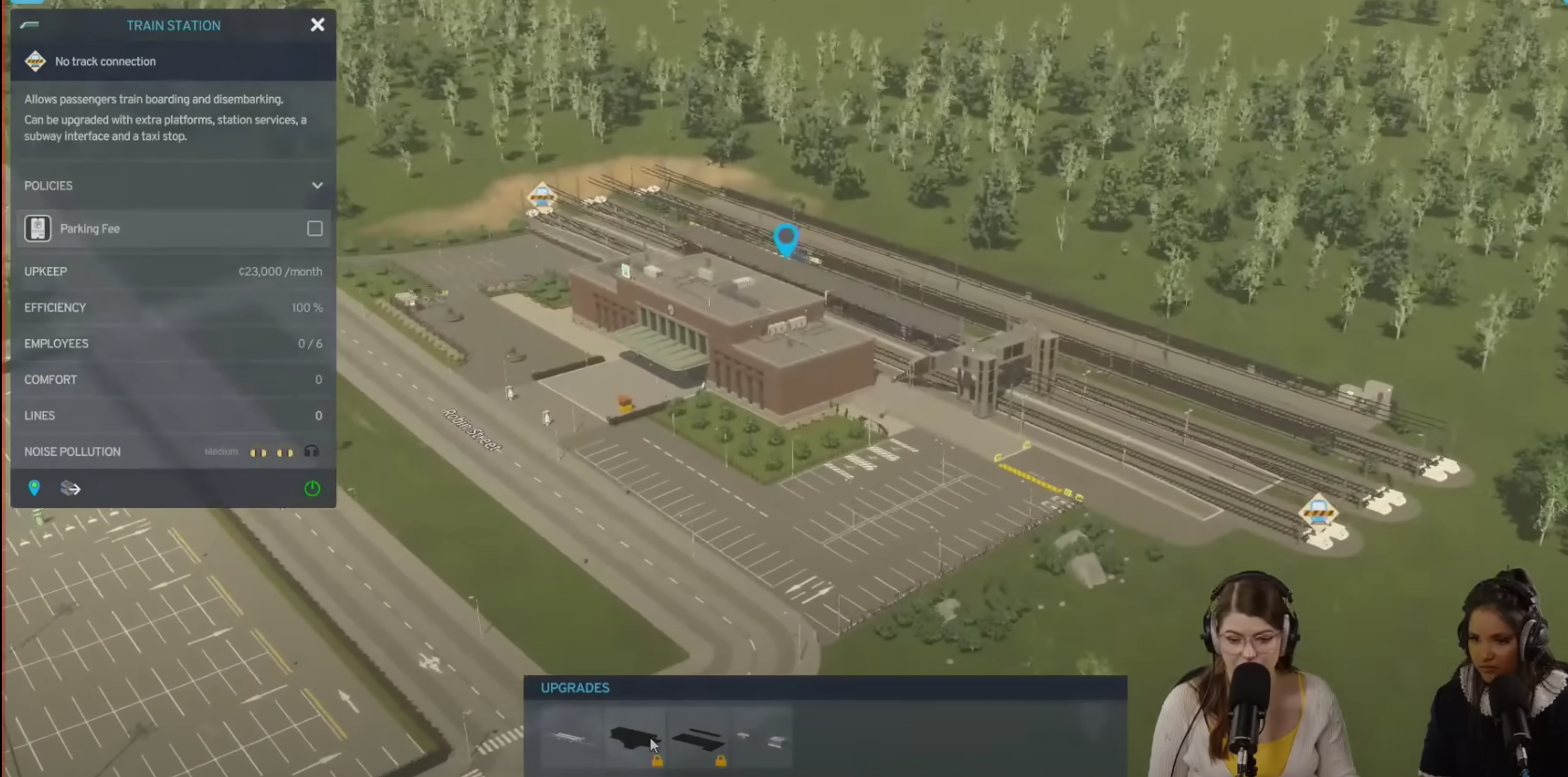Viewport: 1568px width, 777px height.
Task: Click the train station icon in panel header
Action: [x=31, y=25]
